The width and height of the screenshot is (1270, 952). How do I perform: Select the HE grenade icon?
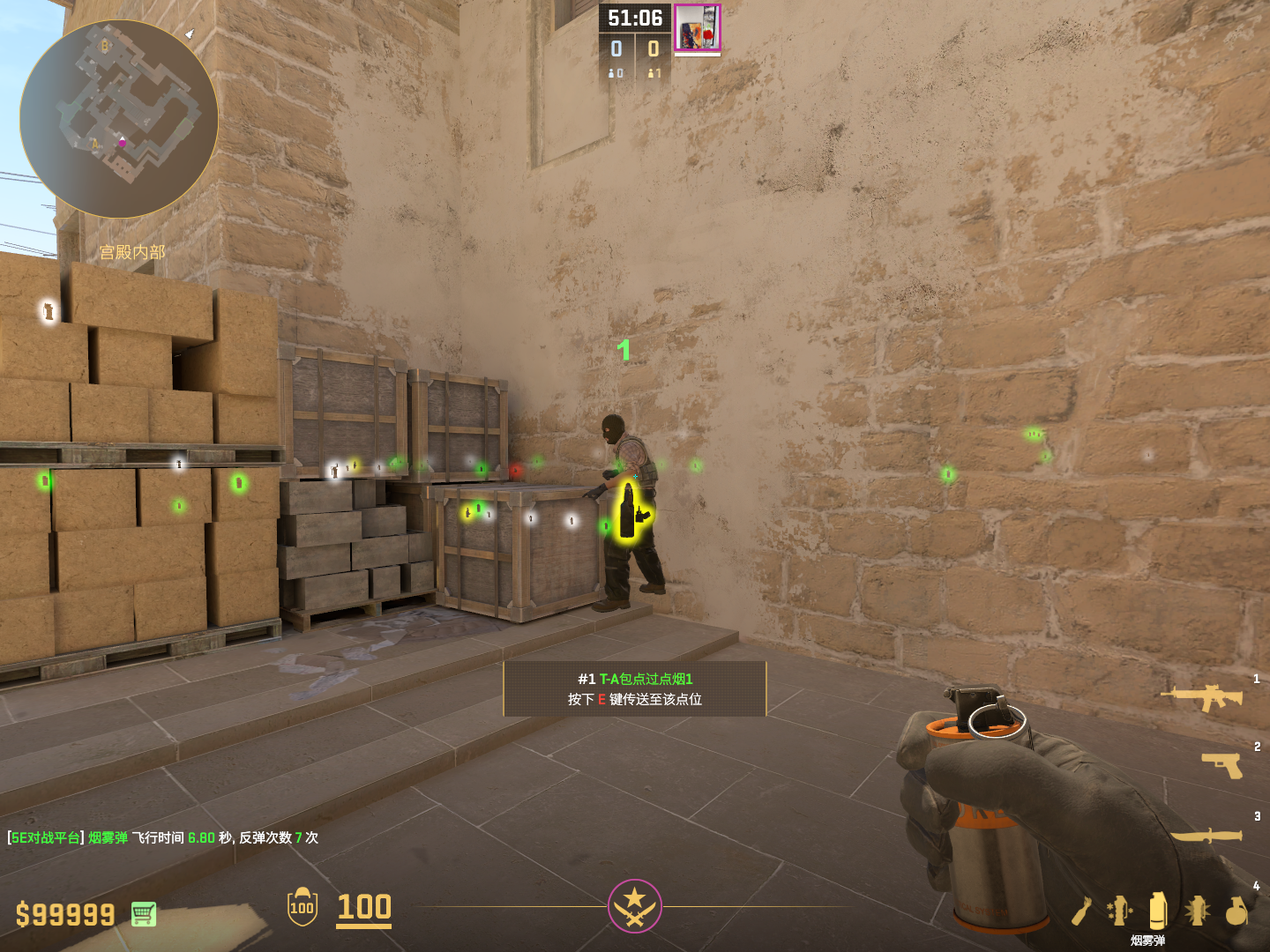[x=1236, y=911]
